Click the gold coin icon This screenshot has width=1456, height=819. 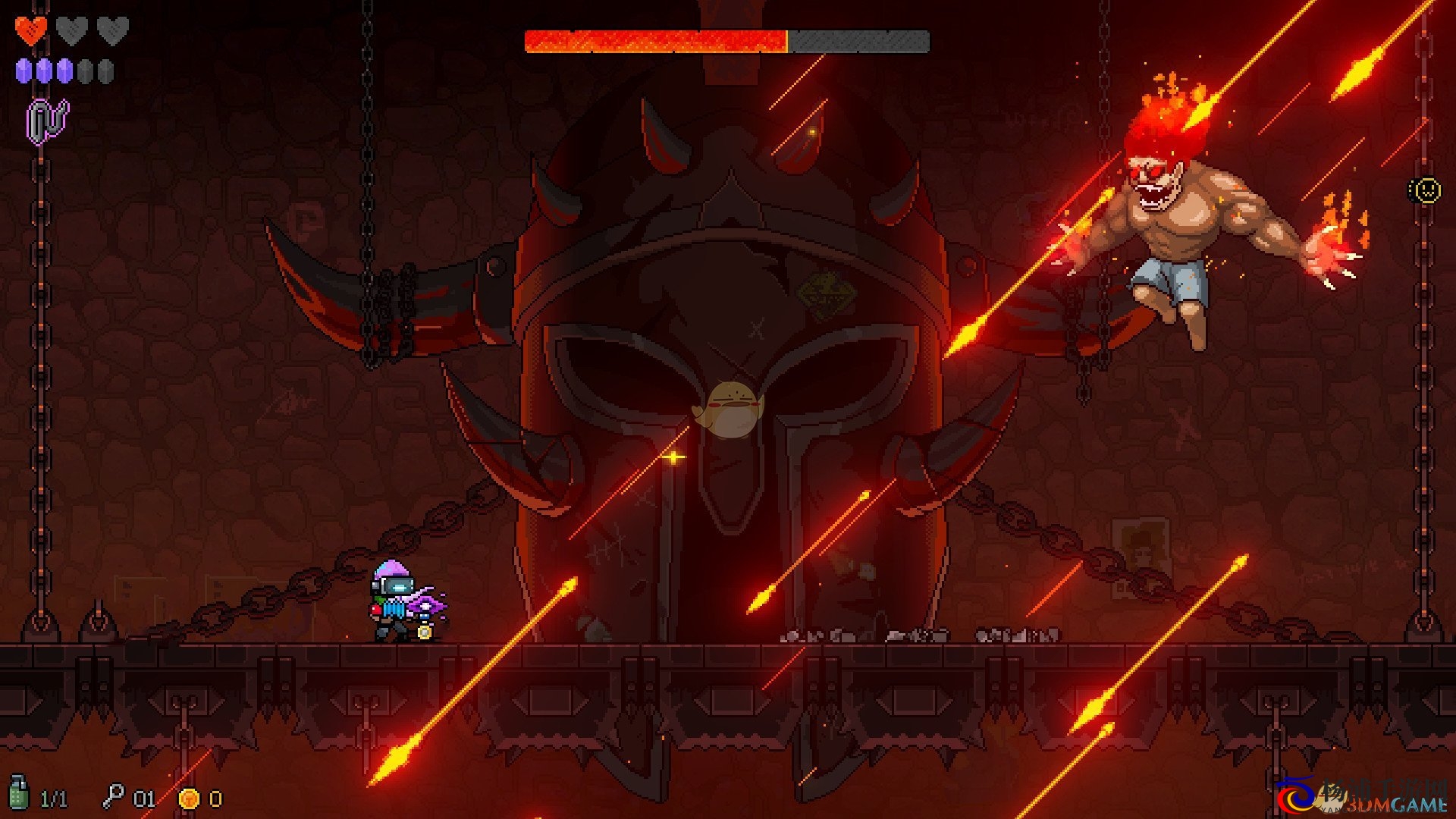pos(189,798)
